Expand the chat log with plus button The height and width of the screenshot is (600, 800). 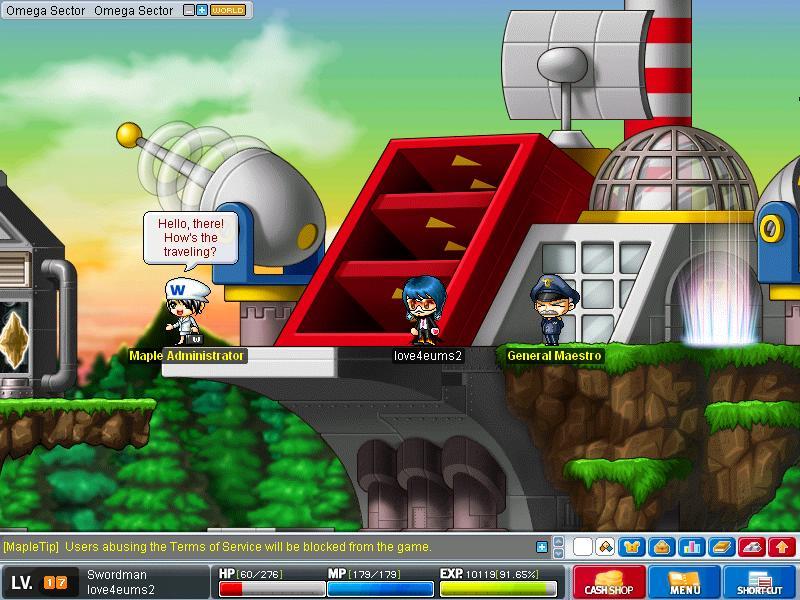pyautogui.click(x=542, y=547)
